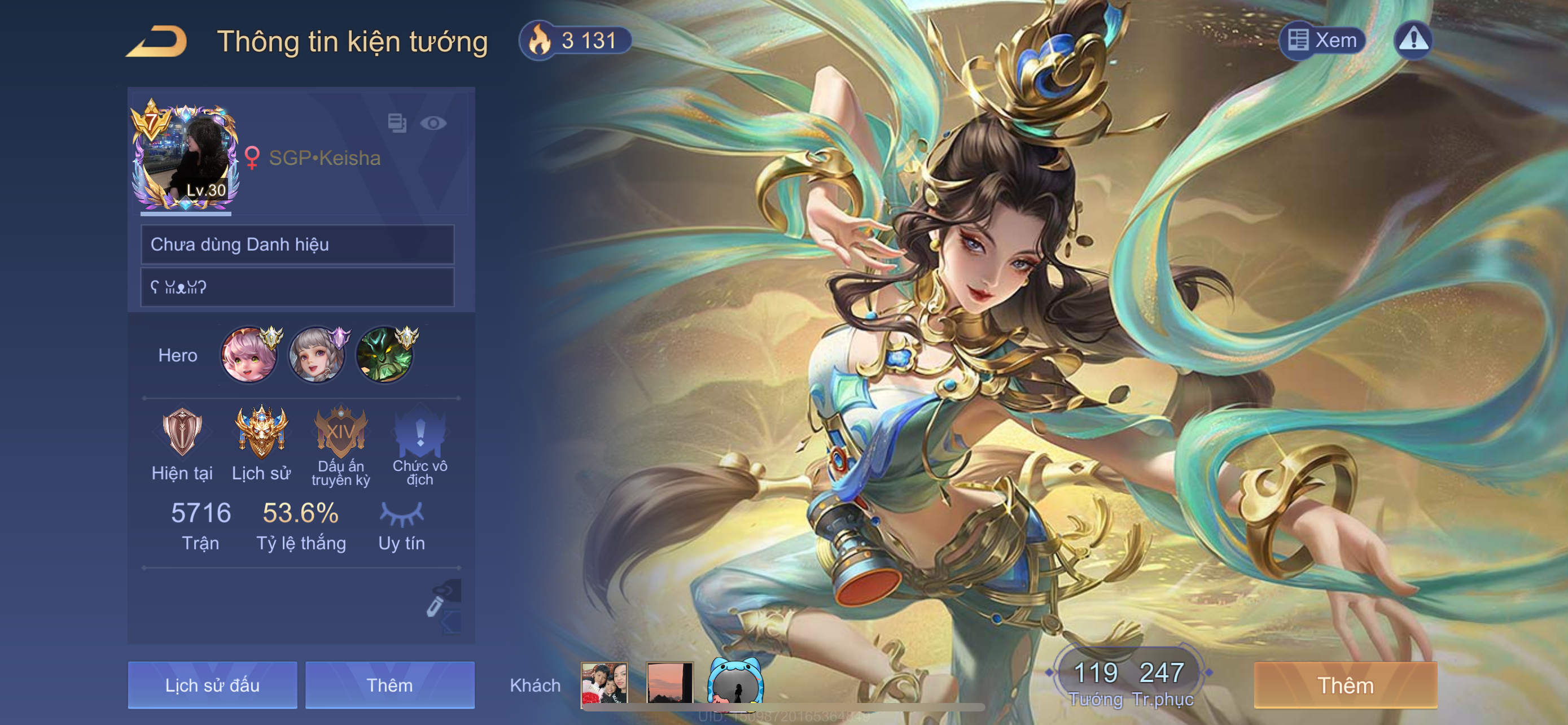Click the orange Thêm button
Viewport: 1568px width, 725px height.
pyautogui.click(x=1346, y=685)
